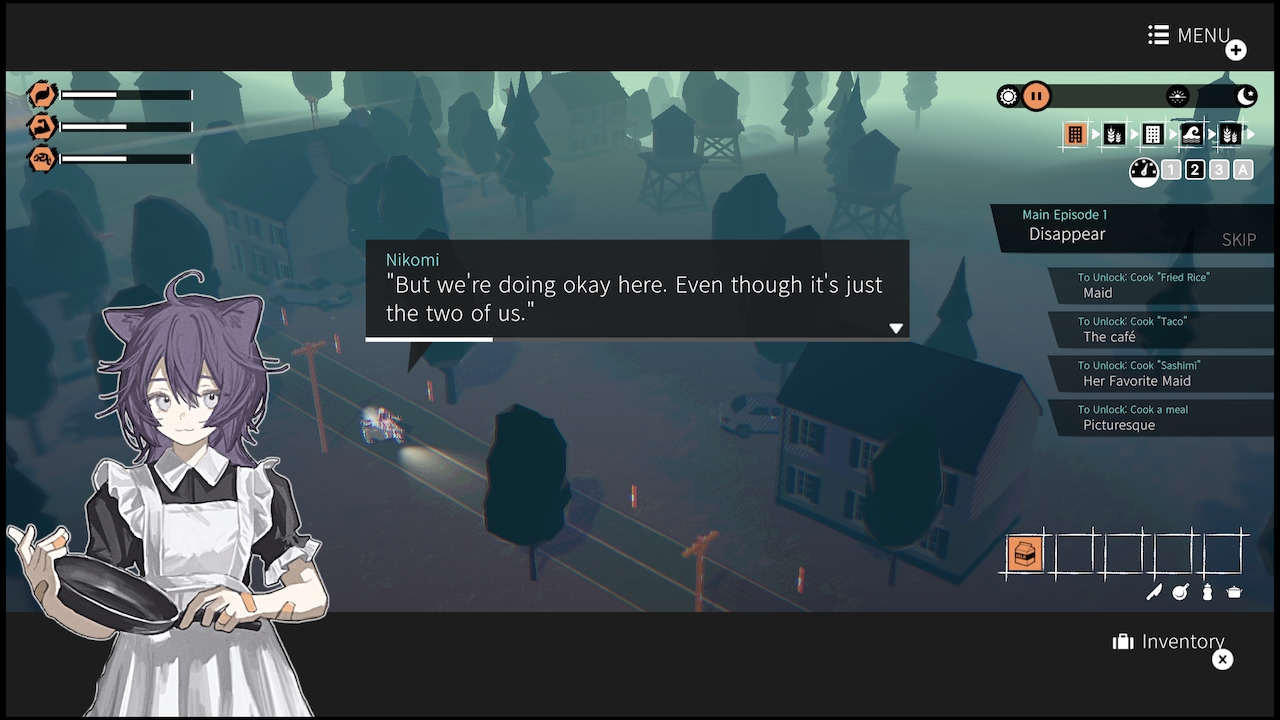
Task: Click the wave destination icon in the route
Action: coord(1191,133)
